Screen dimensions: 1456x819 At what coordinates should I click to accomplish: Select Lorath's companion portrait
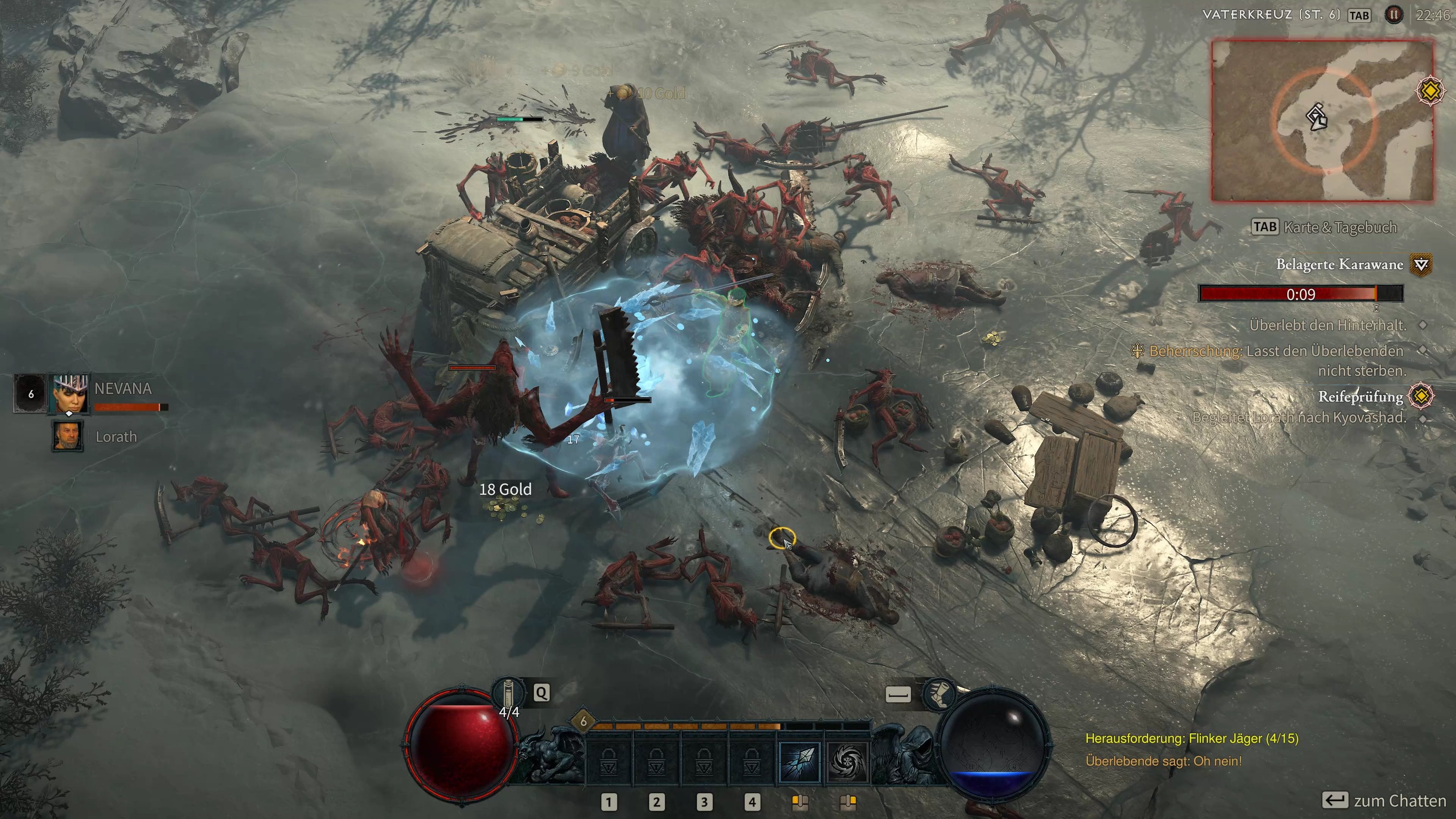click(x=68, y=436)
